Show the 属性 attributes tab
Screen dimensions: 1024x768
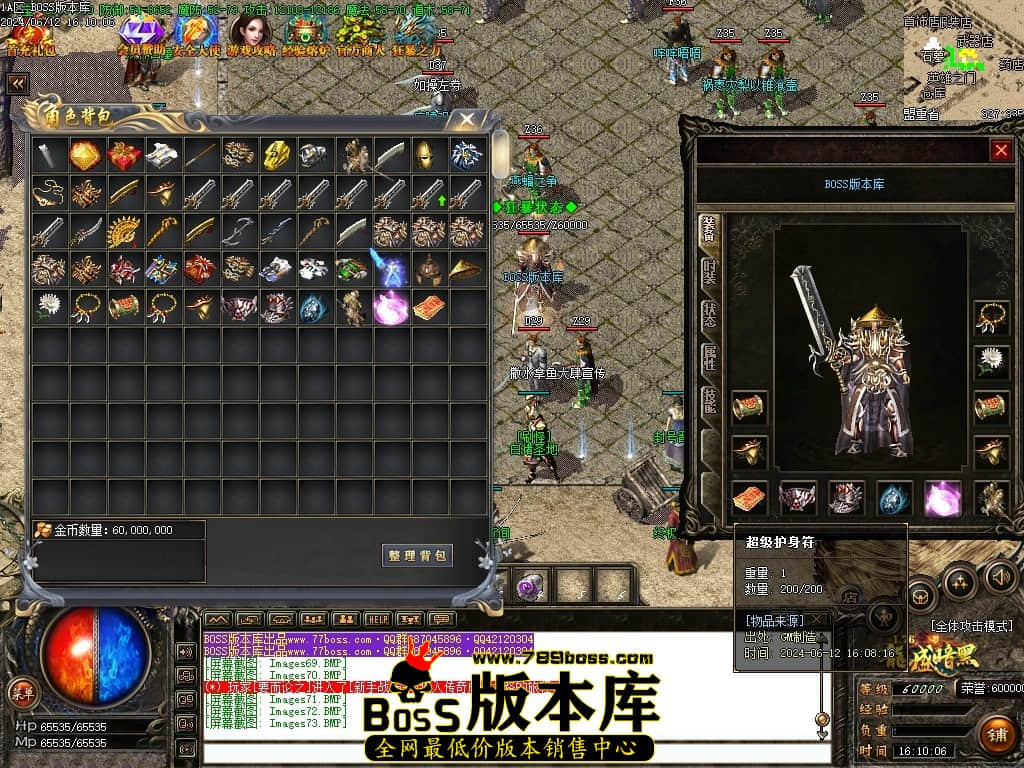pos(709,357)
